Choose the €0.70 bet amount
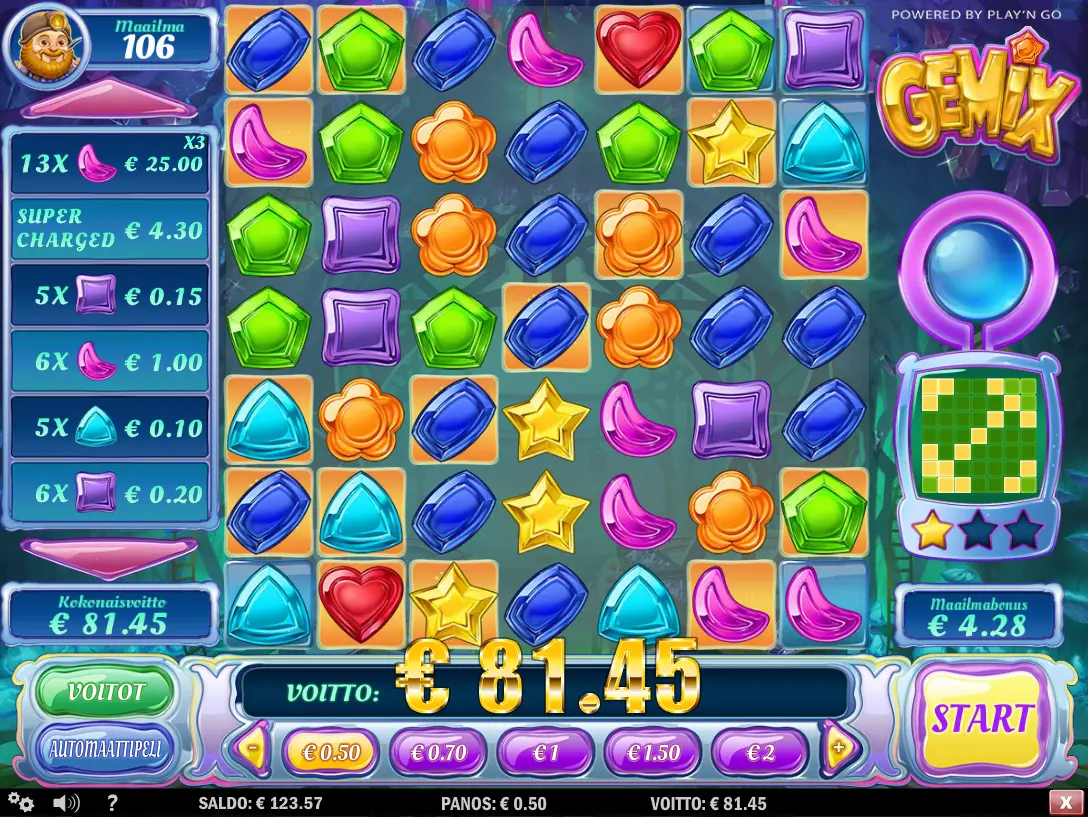 (x=438, y=752)
